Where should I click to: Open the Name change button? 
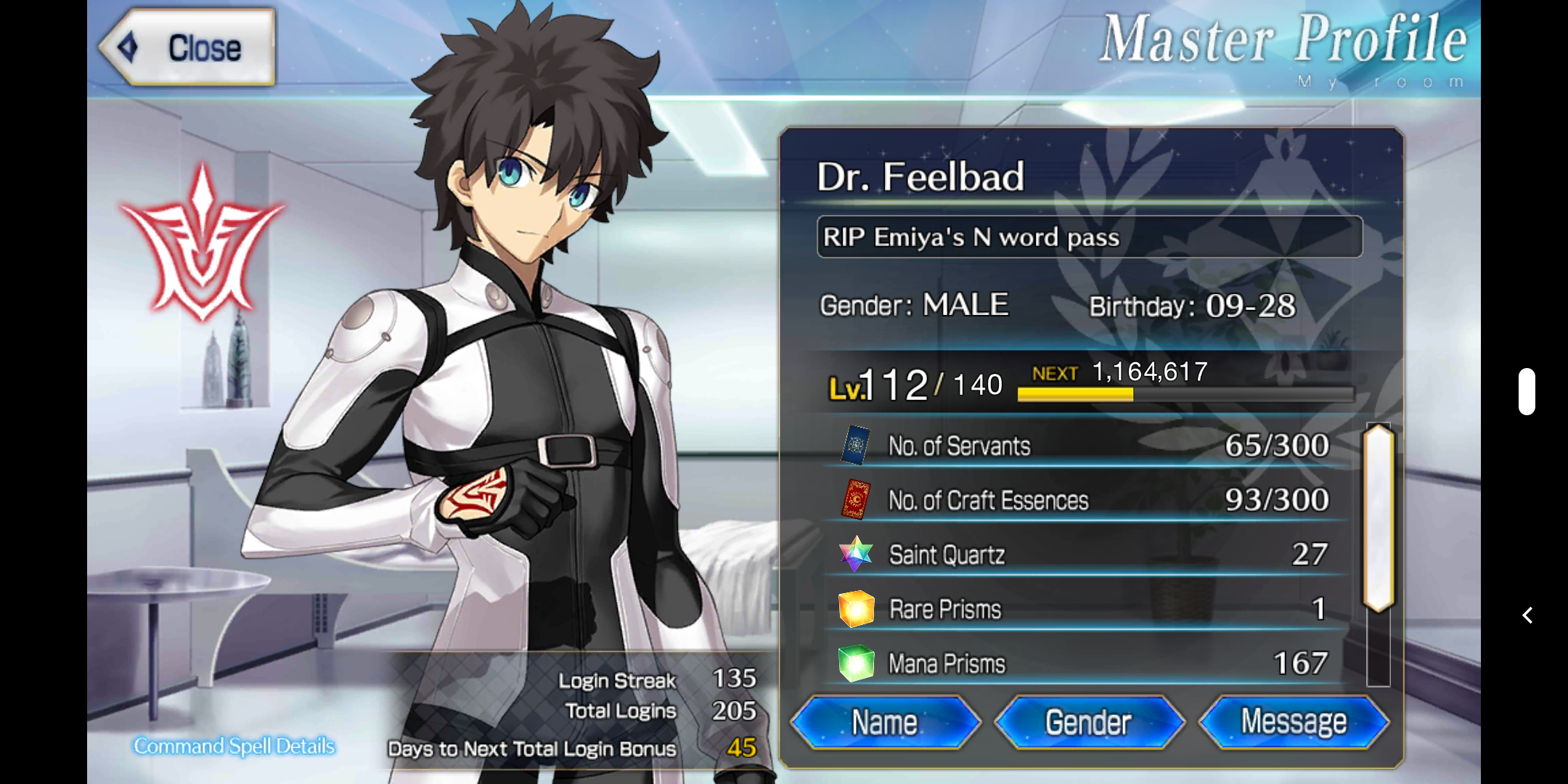(x=885, y=722)
